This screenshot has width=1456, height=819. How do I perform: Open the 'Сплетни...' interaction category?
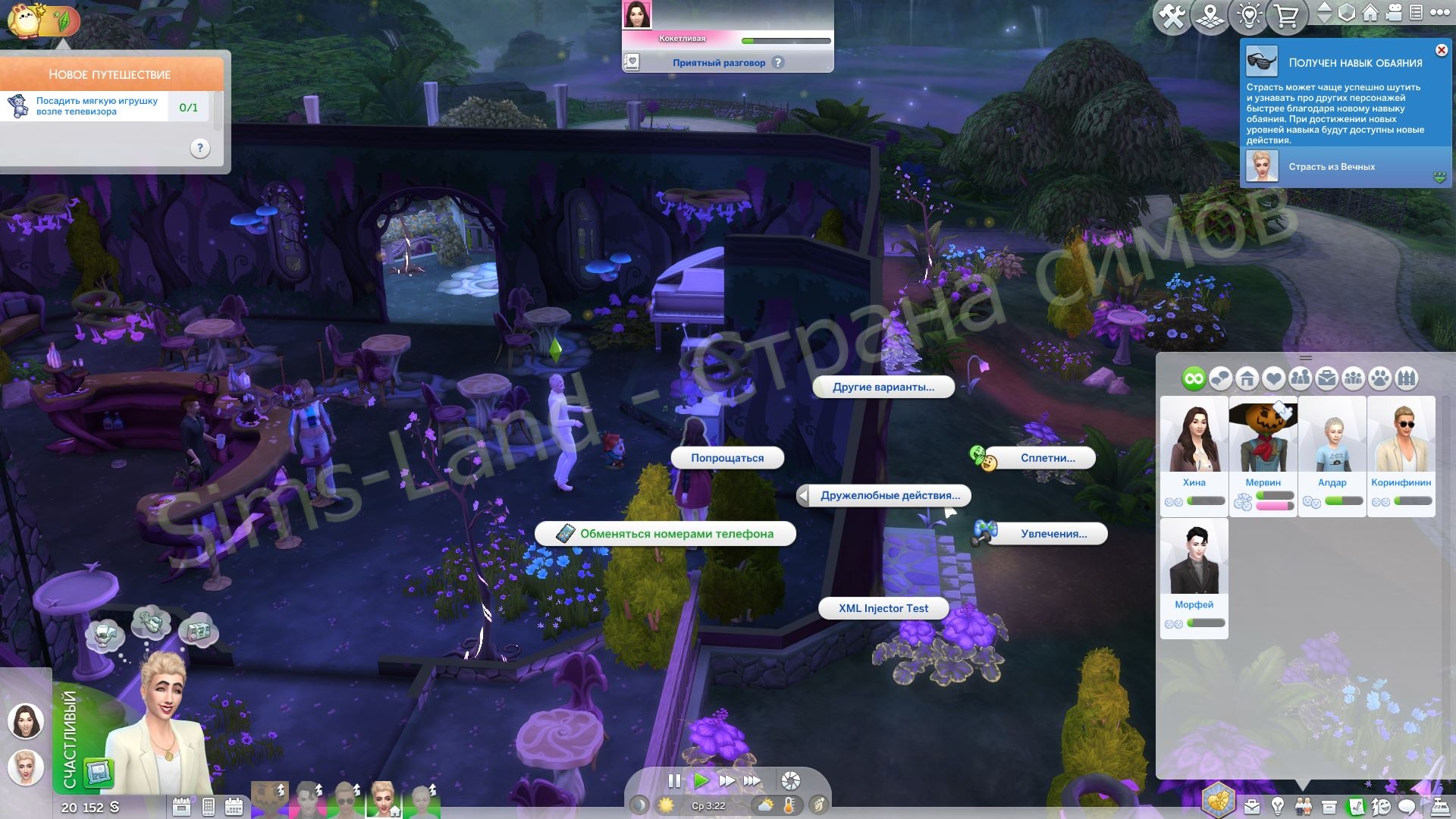click(1046, 458)
